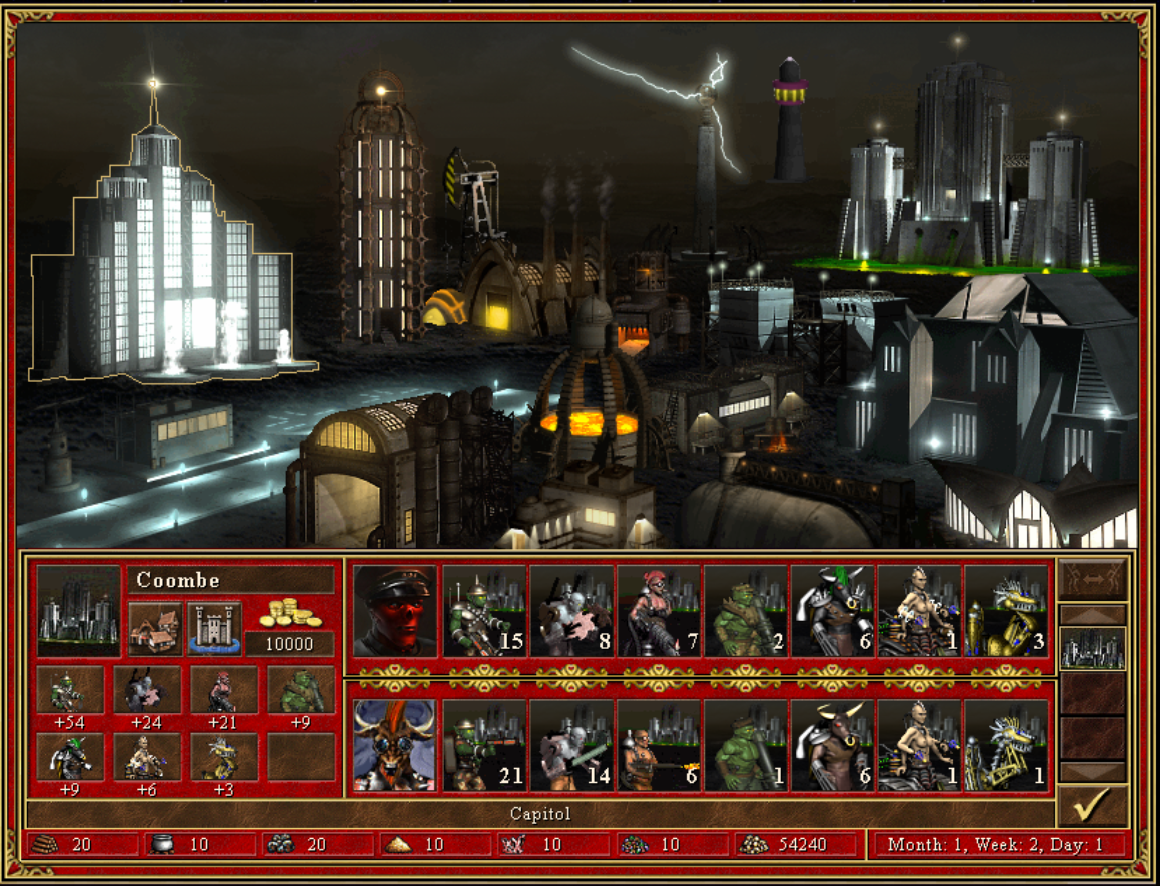1160x886 pixels.
Task: Select the visiting hero's stack of 21
Action: (x=484, y=745)
